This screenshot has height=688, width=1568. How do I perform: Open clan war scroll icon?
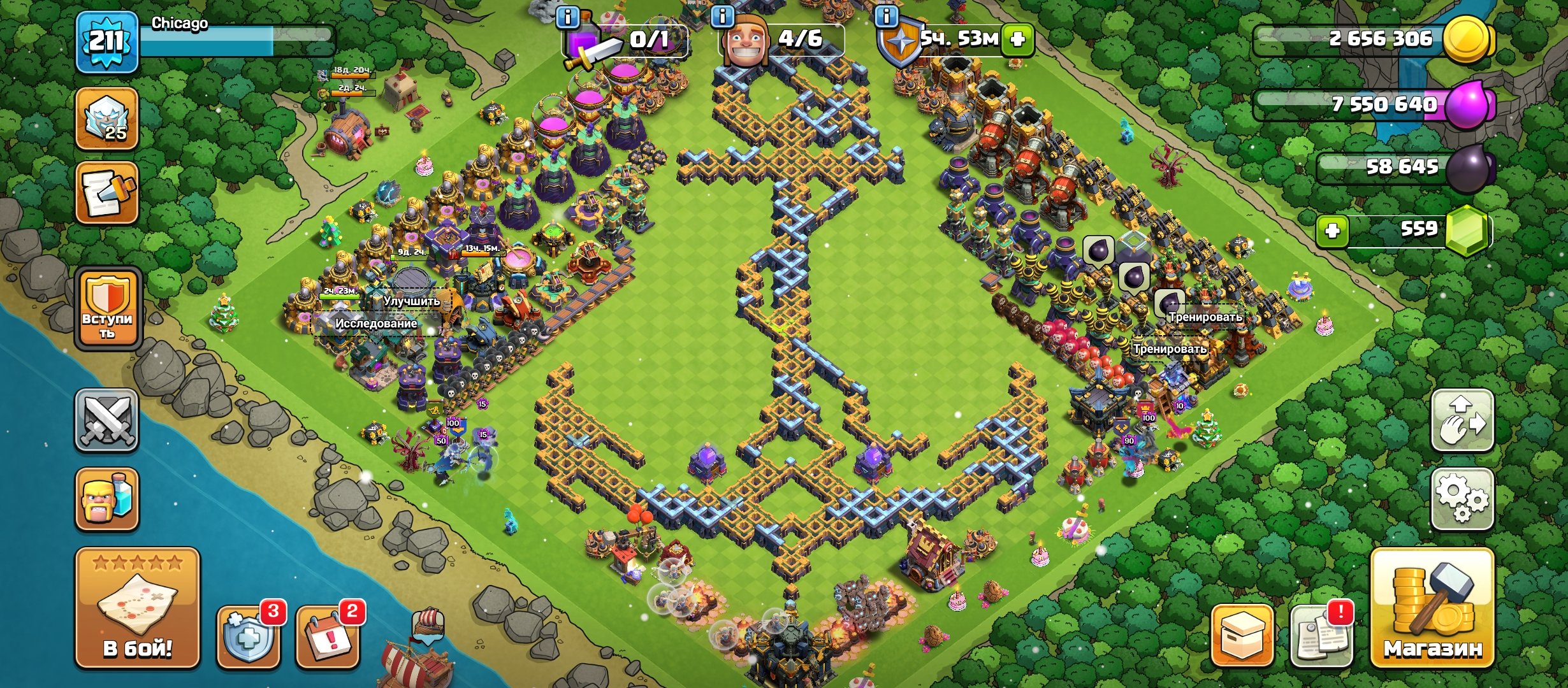pyautogui.click(x=108, y=191)
